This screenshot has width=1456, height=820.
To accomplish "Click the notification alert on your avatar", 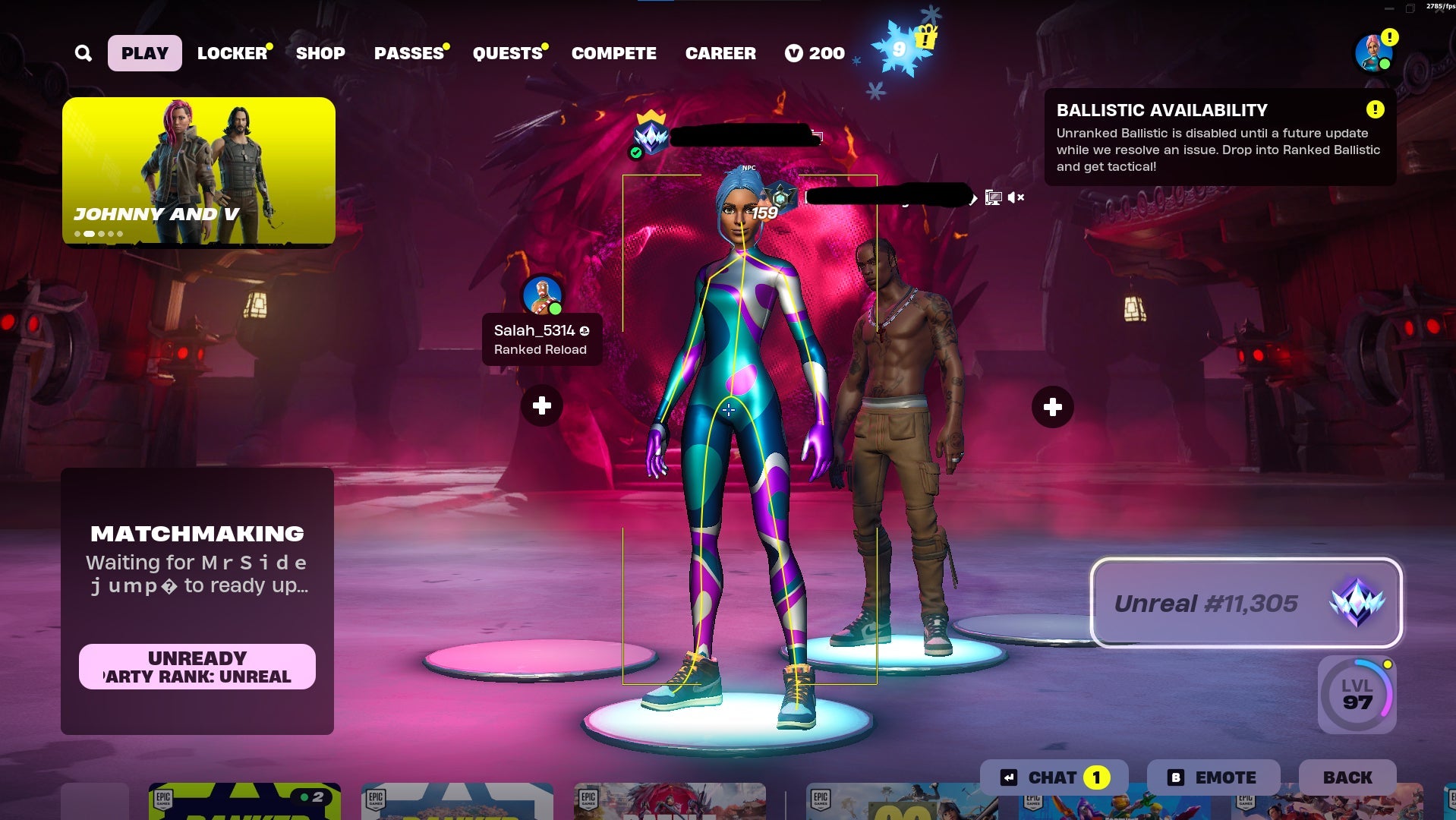I will tap(1388, 36).
